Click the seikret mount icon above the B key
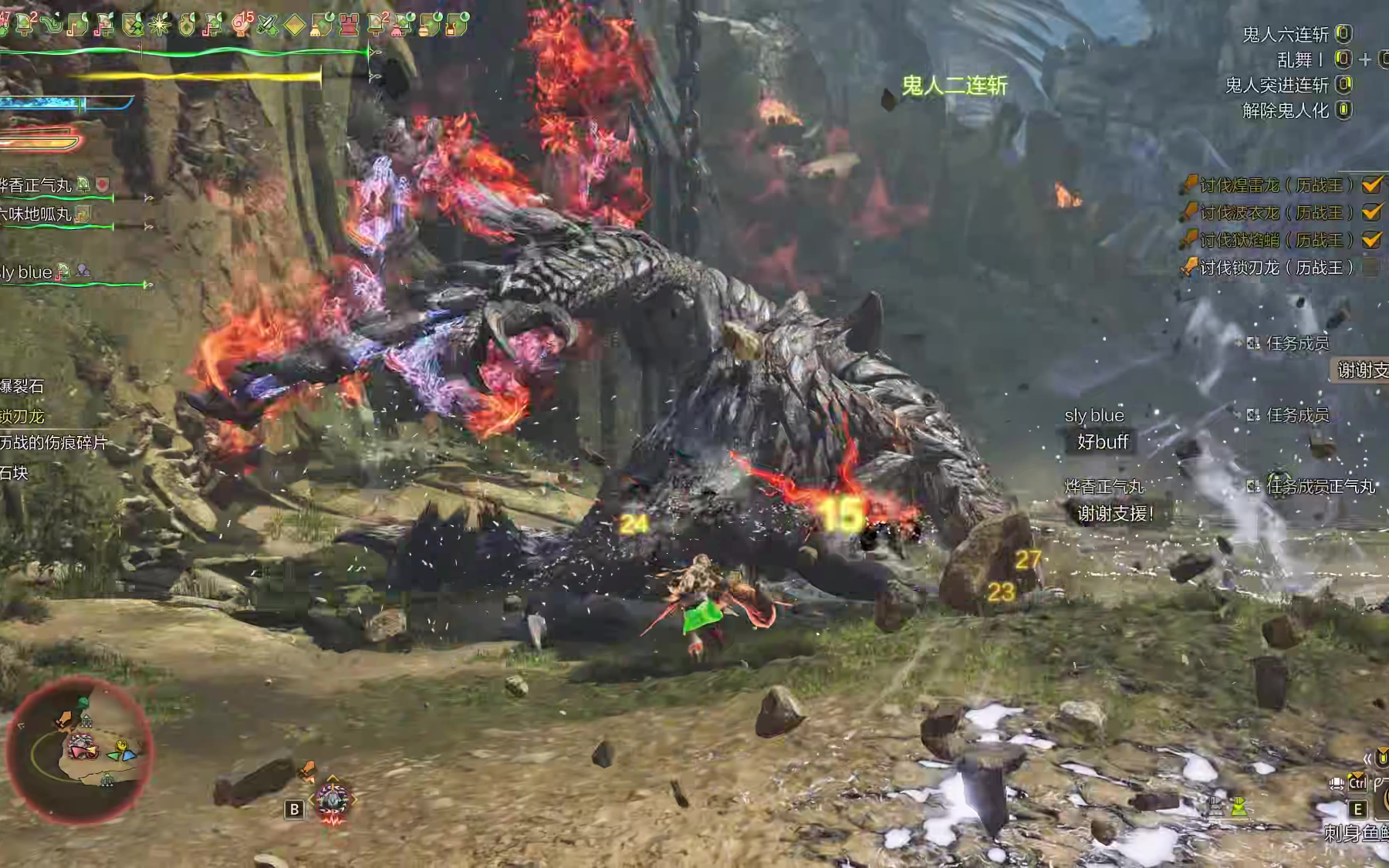1389x868 pixels. coord(333,800)
